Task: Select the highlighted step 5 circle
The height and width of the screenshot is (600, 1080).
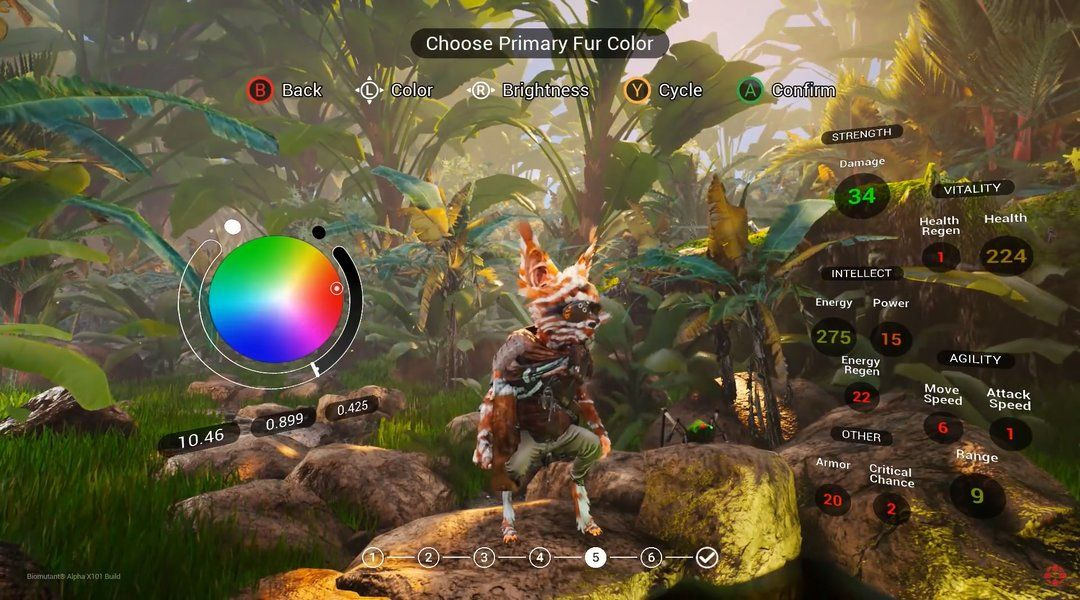Action: pyautogui.click(x=596, y=557)
